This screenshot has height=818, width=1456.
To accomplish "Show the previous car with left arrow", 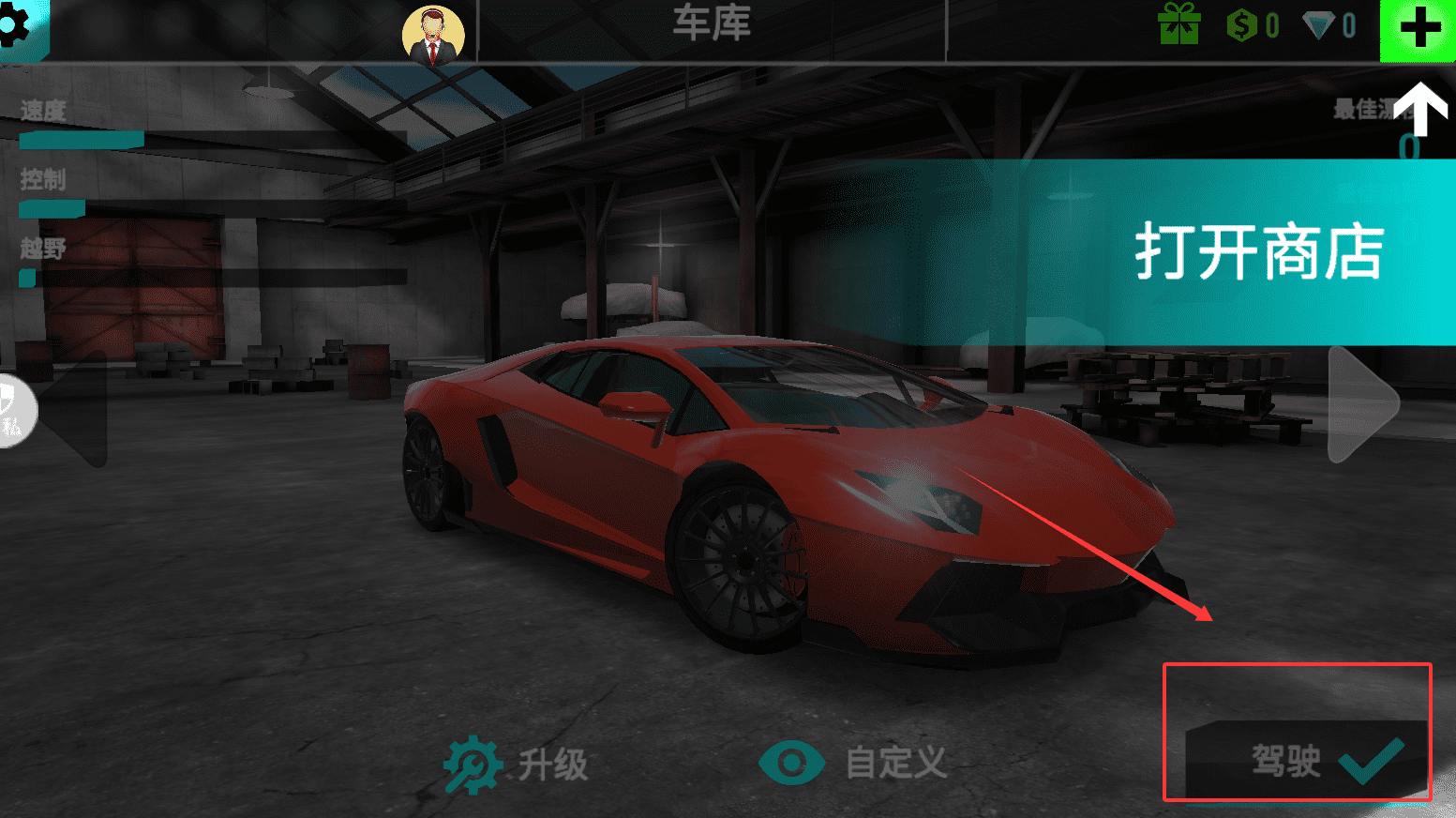I will (x=77, y=409).
